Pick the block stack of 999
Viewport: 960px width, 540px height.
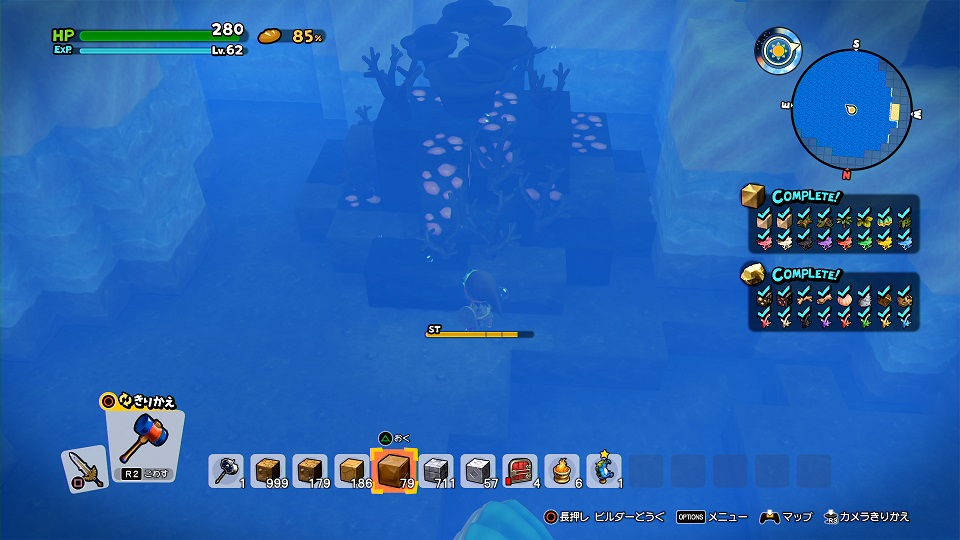click(268, 470)
